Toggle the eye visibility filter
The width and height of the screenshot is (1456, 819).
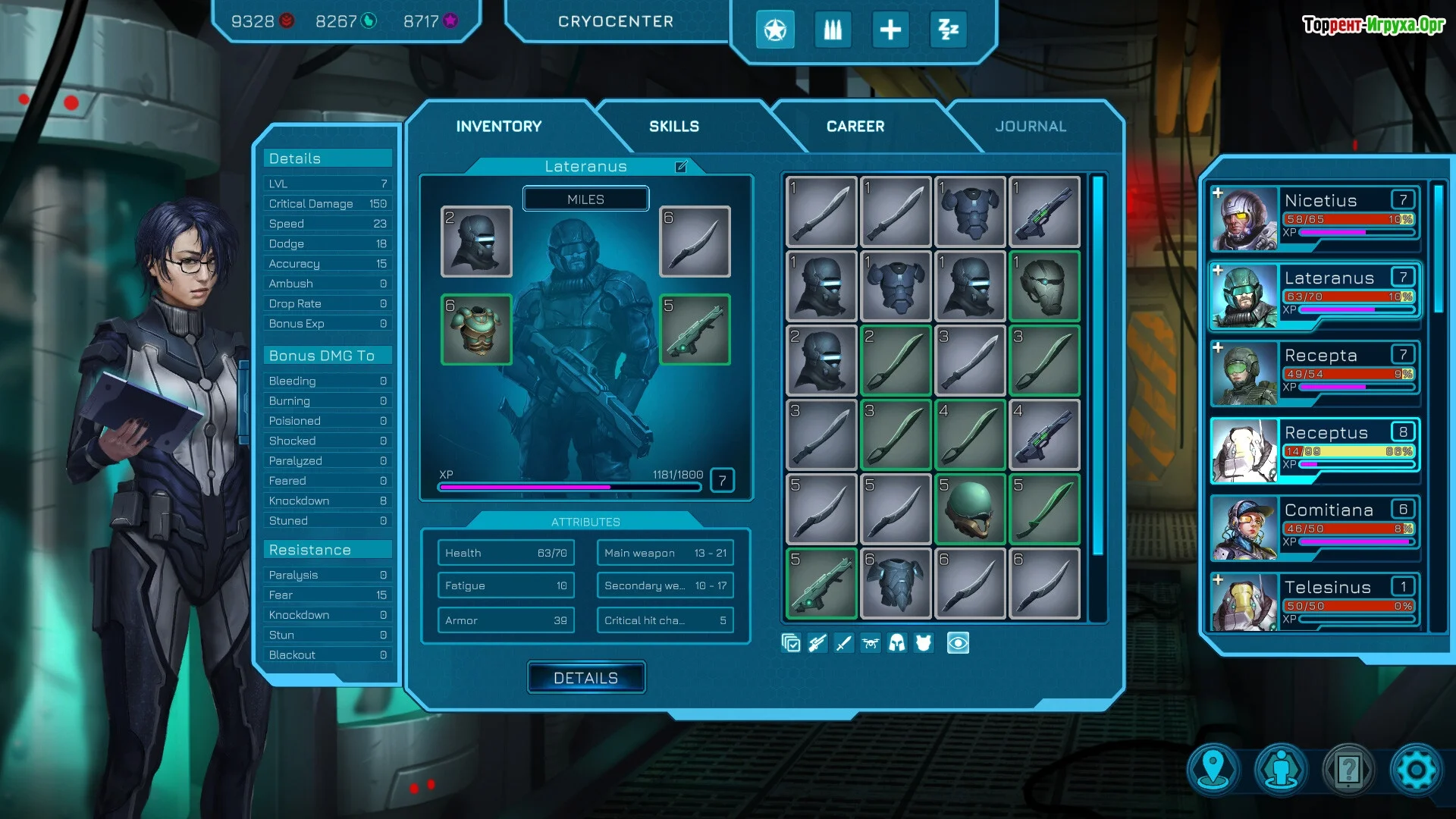click(958, 644)
